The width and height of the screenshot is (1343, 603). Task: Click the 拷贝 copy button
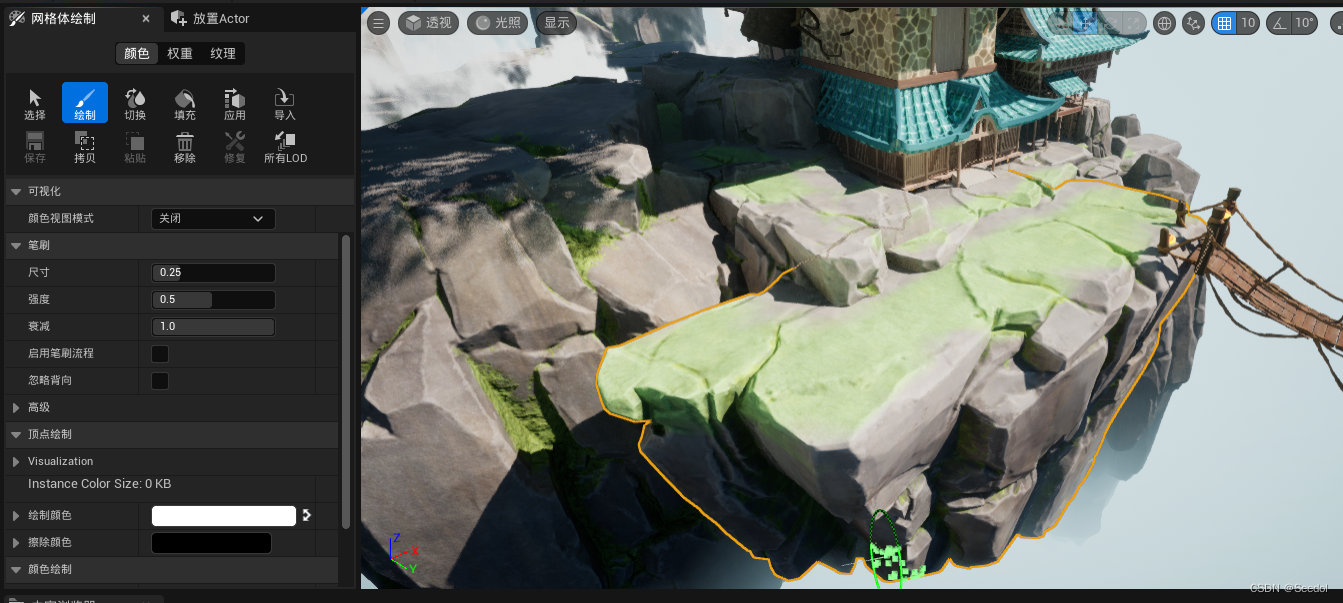pos(85,147)
